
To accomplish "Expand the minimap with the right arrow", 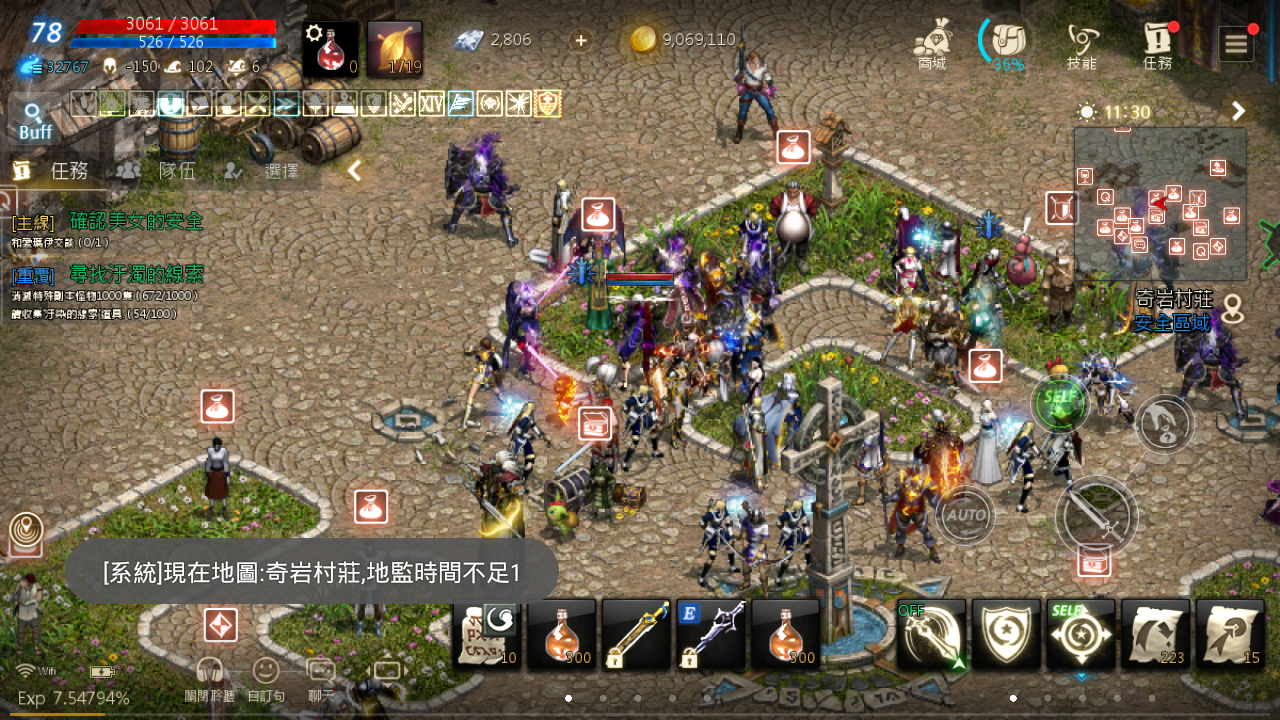I will coord(1238,111).
